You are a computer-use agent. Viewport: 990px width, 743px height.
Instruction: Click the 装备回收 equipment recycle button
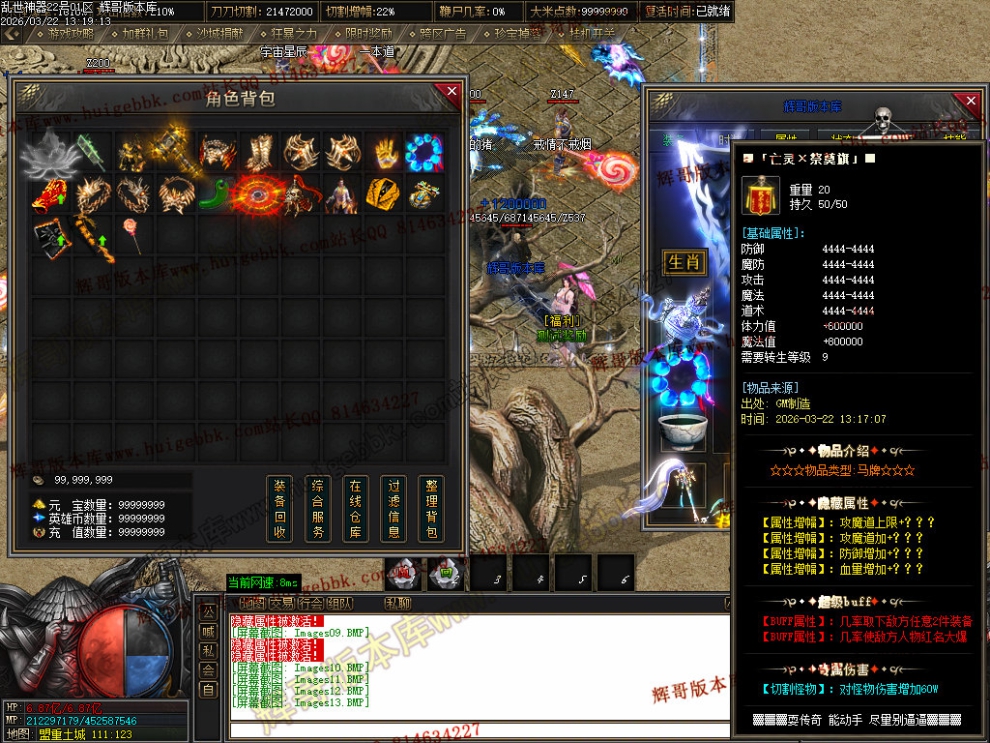pyautogui.click(x=280, y=509)
